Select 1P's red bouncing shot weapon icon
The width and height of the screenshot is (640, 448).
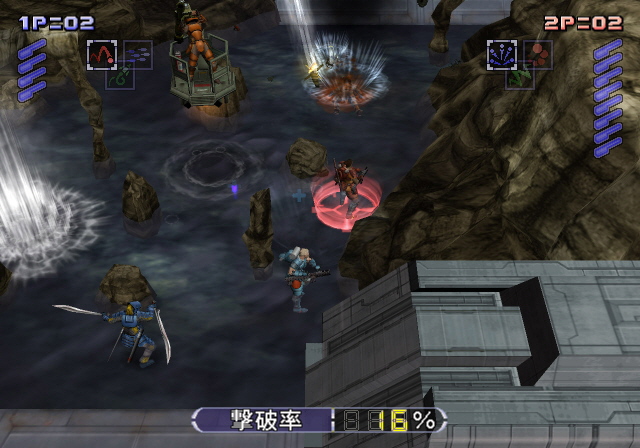102,54
